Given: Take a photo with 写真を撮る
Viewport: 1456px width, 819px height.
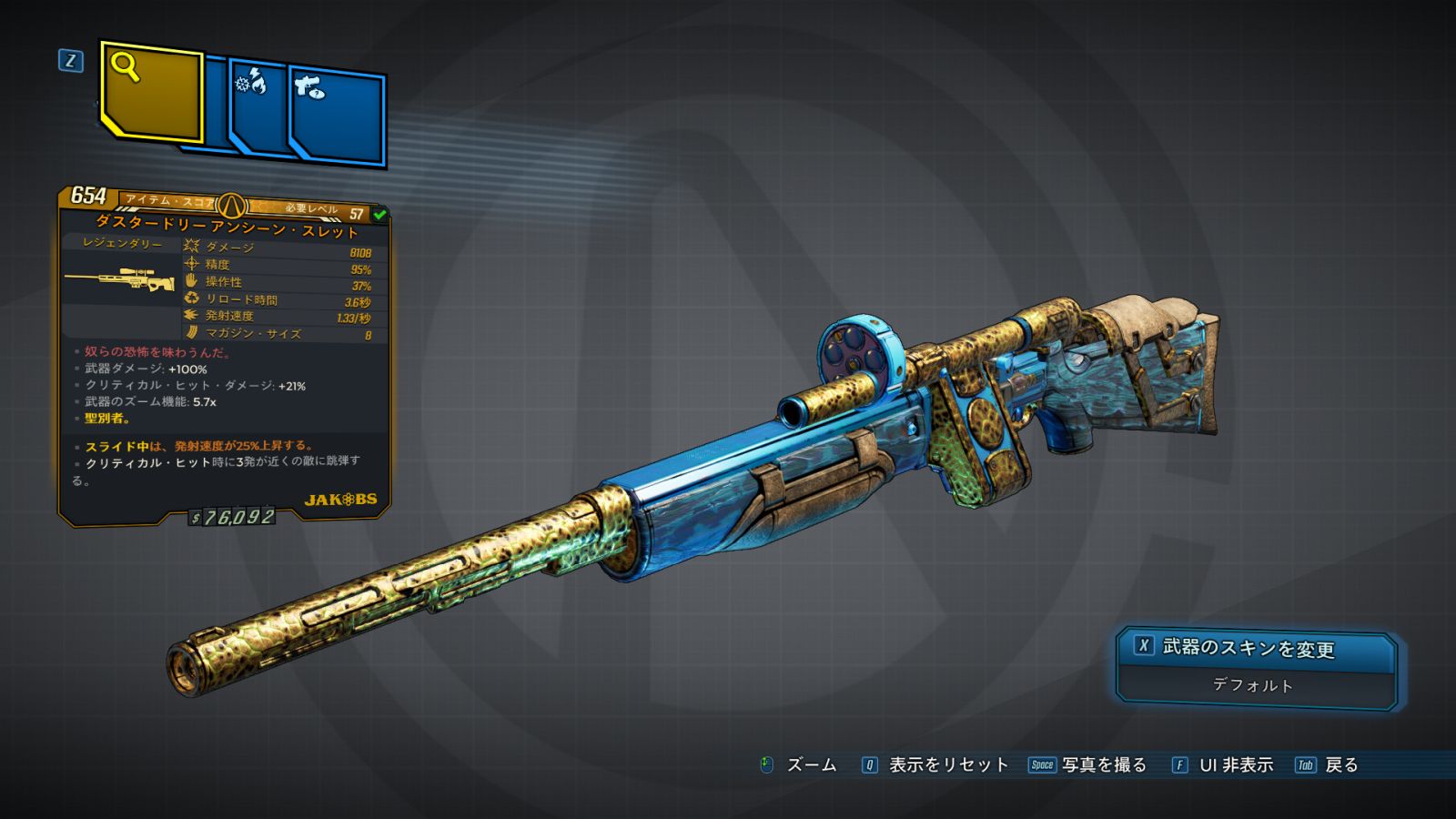Looking at the screenshot, I should click(x=1087, y=765).
